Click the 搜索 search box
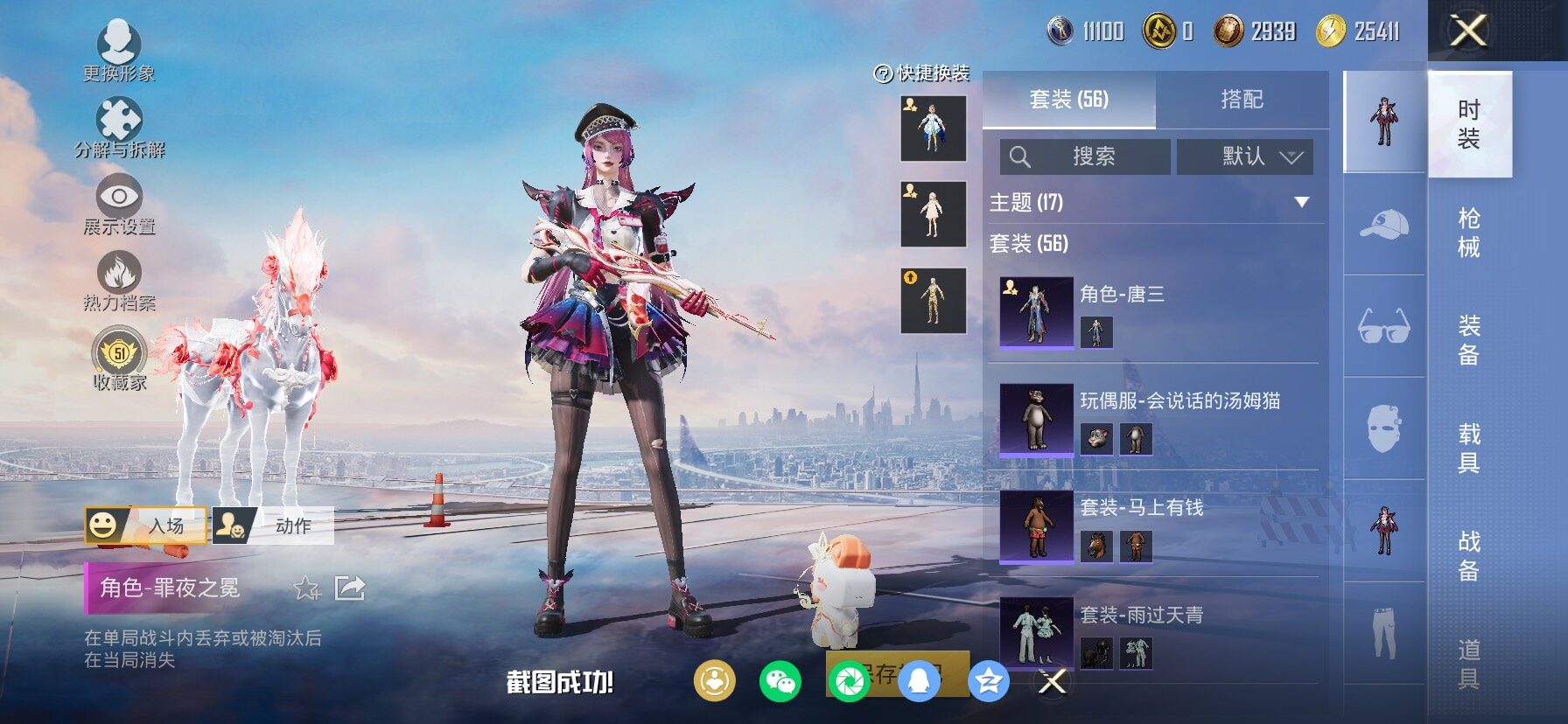The image size is (1568, 724). [1085, 157]
